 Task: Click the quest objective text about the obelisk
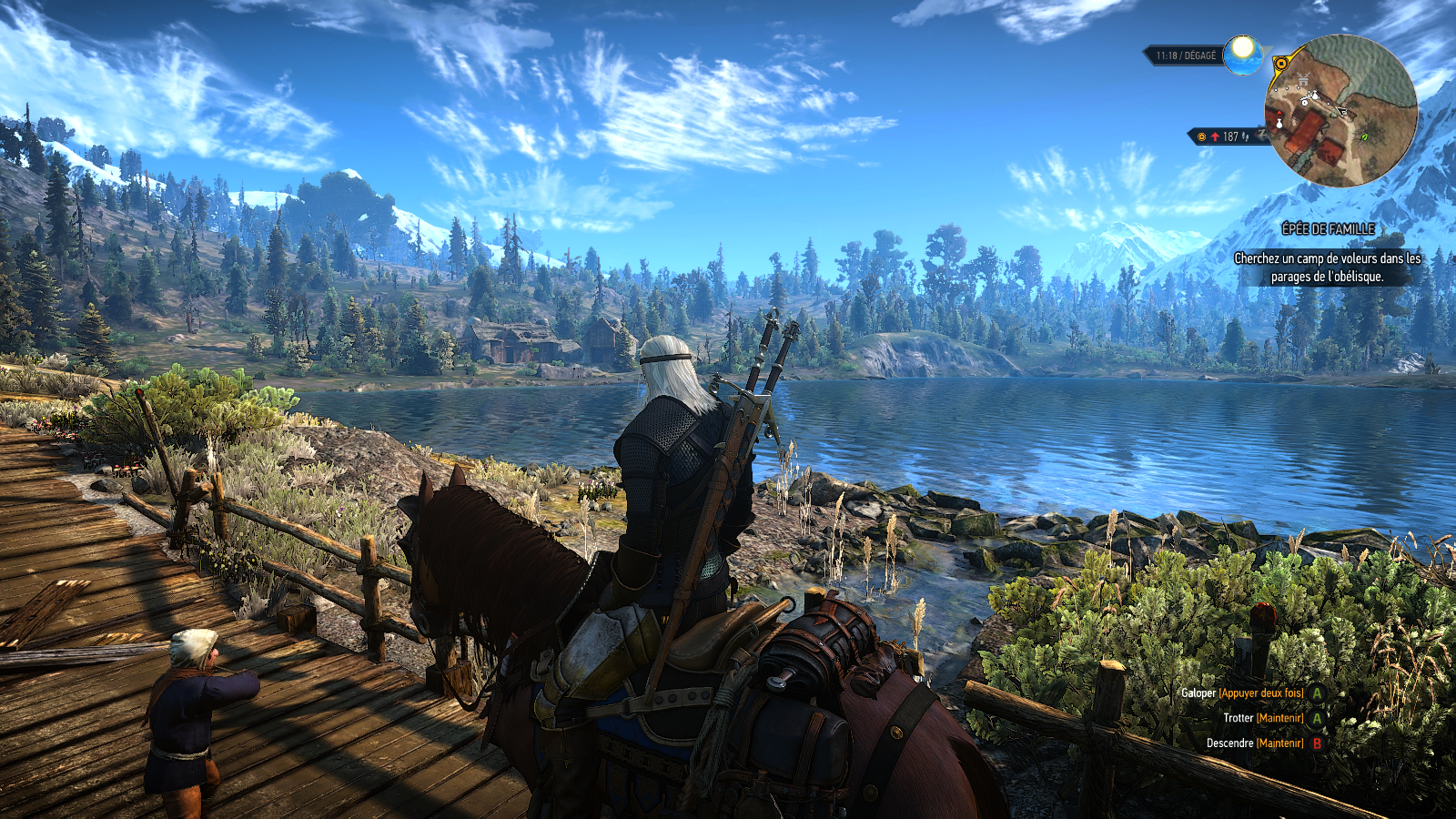pos(1327,269)
